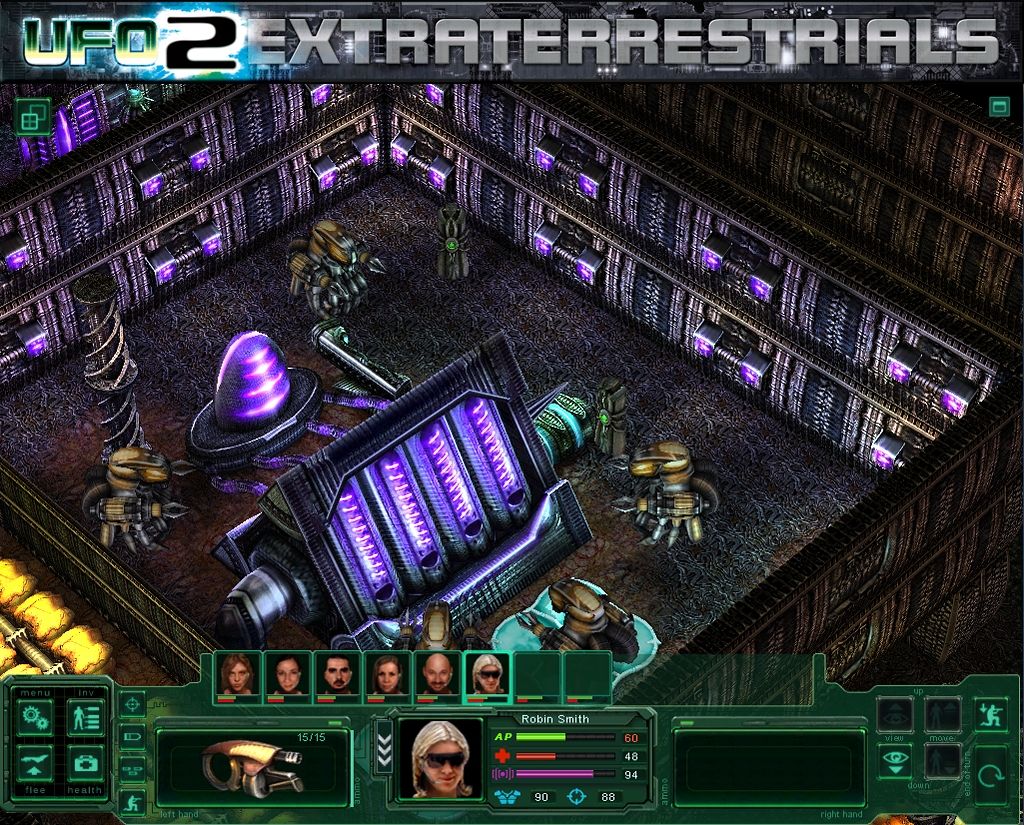Open the game menu gear button
This screenshot has width=1024, height=825.
(35, 719)
